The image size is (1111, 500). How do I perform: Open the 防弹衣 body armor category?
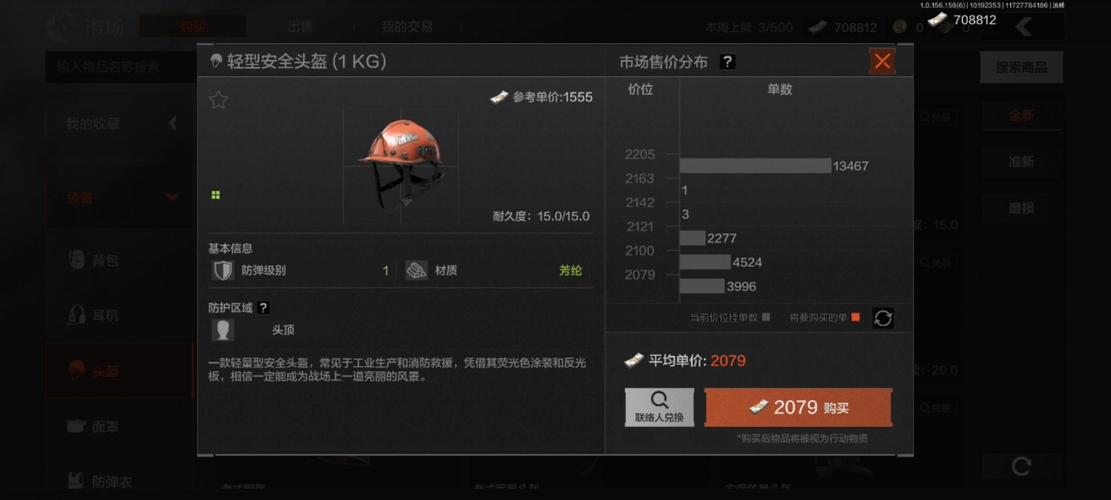[110, 482]
